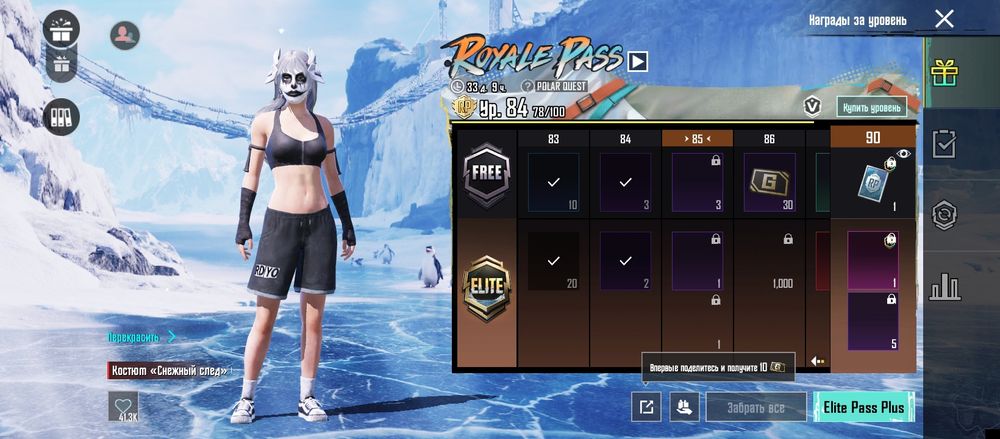Select the circular arrows exchange tab

(x=943, y=215)
